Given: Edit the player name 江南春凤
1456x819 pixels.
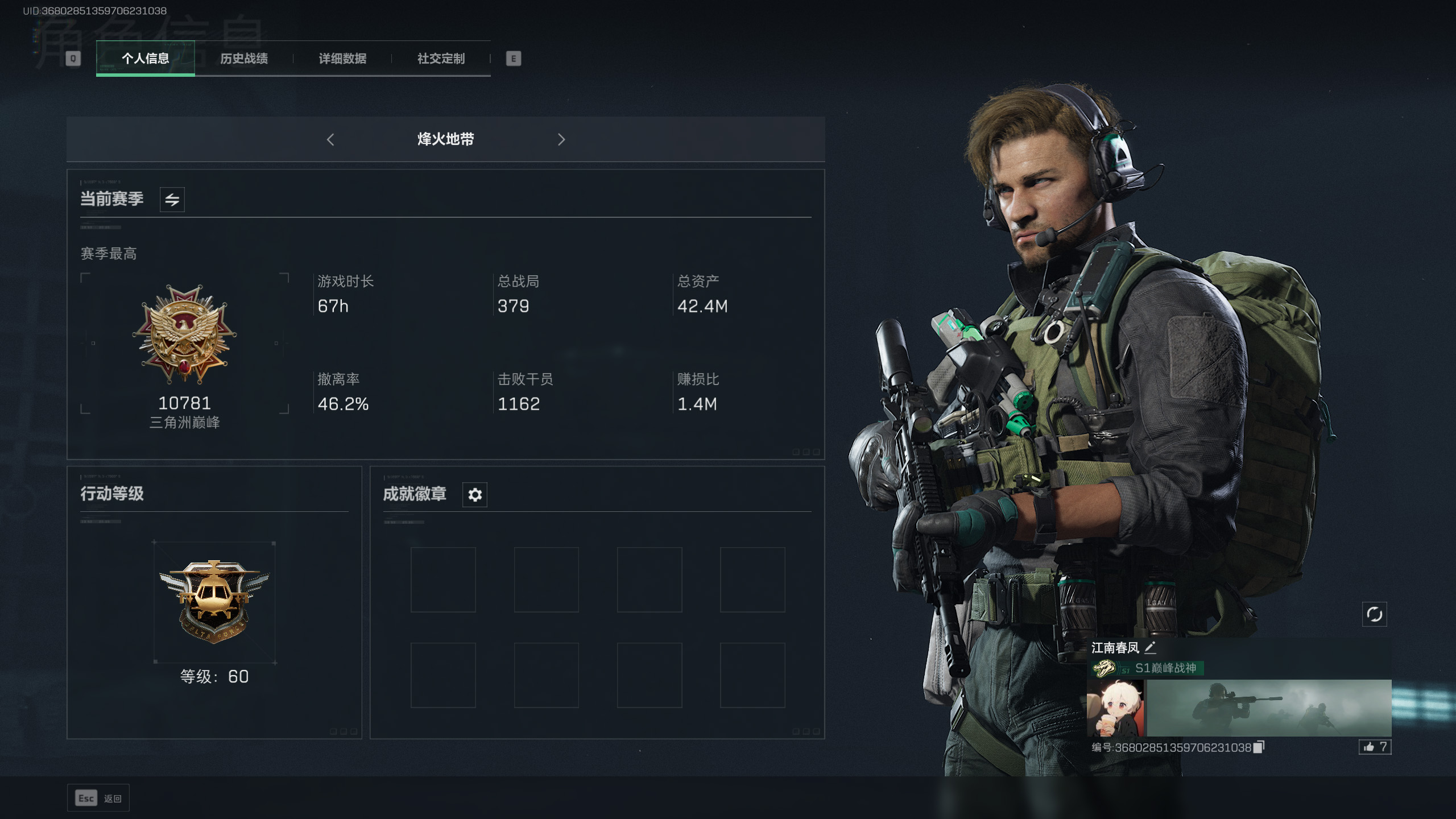Looking at the screenshot, I should (1150, 647).
